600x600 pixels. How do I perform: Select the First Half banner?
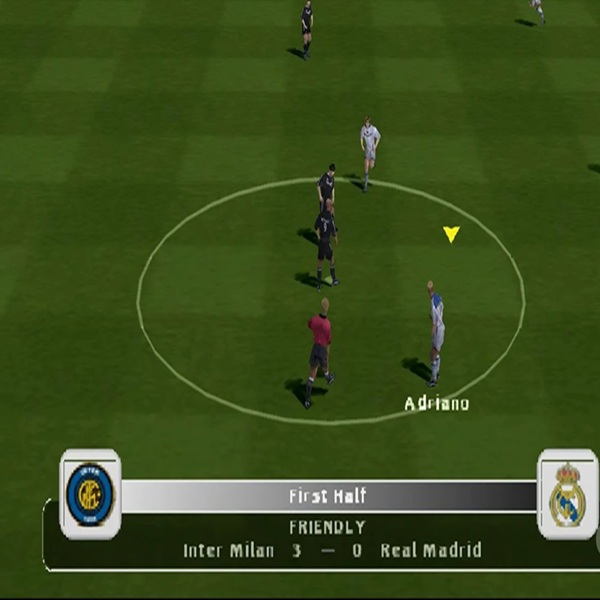click(x=328, y=496)
